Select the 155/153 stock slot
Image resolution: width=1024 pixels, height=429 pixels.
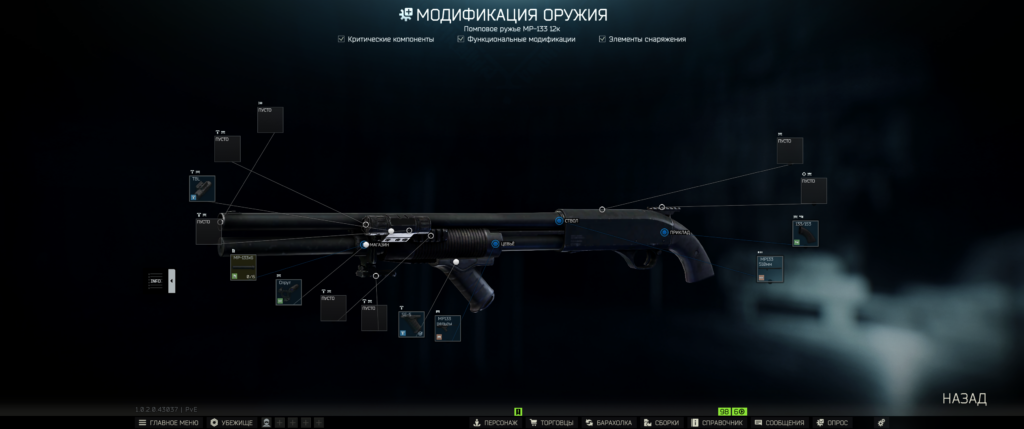coord(805,233)
